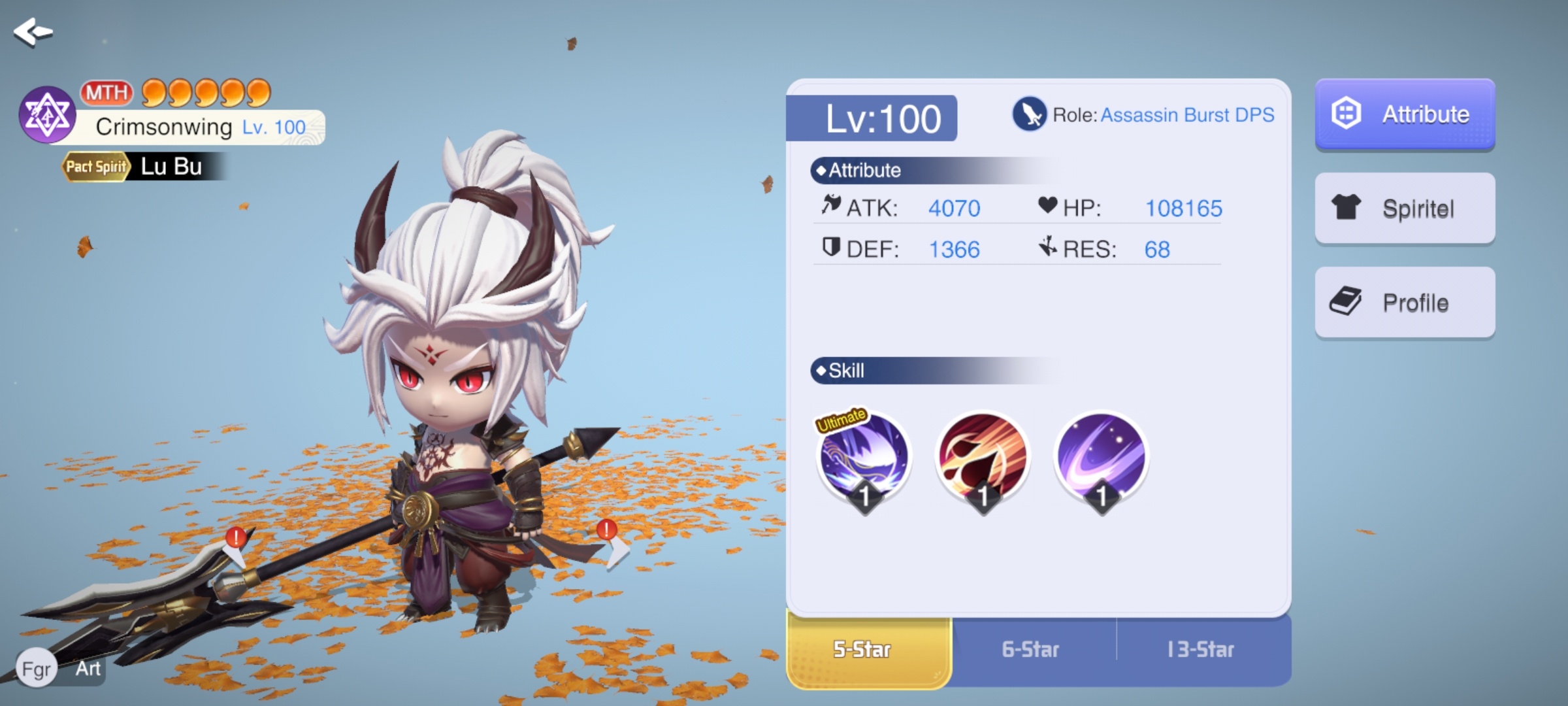This screenshot has height=706, width=1568.
Task: Tap the Assassin Burst DPS role label
Action: (x=1186, y=115)
